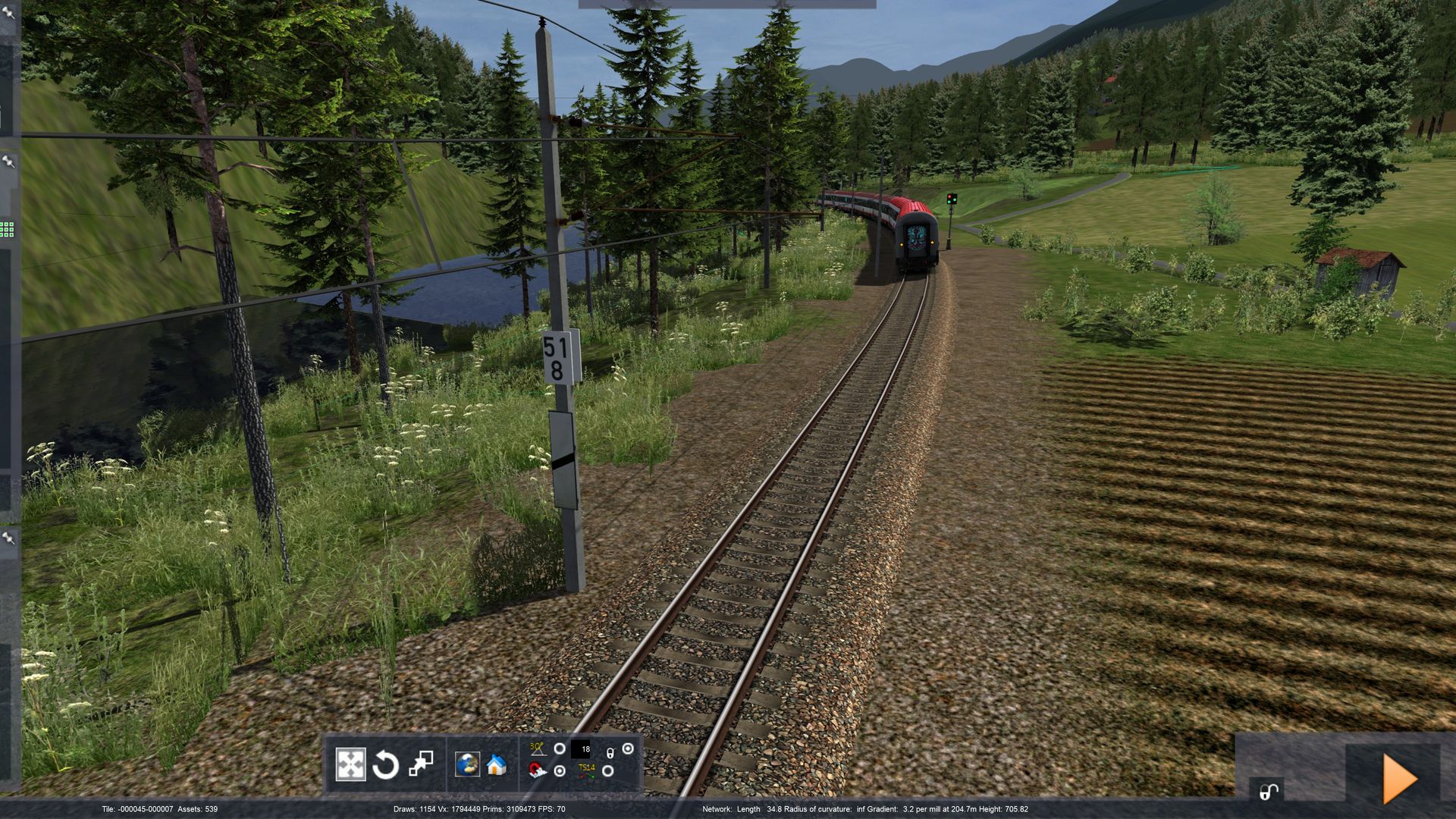Open the green grid icon on left panel
The image size is (1456, 819).
7,229
